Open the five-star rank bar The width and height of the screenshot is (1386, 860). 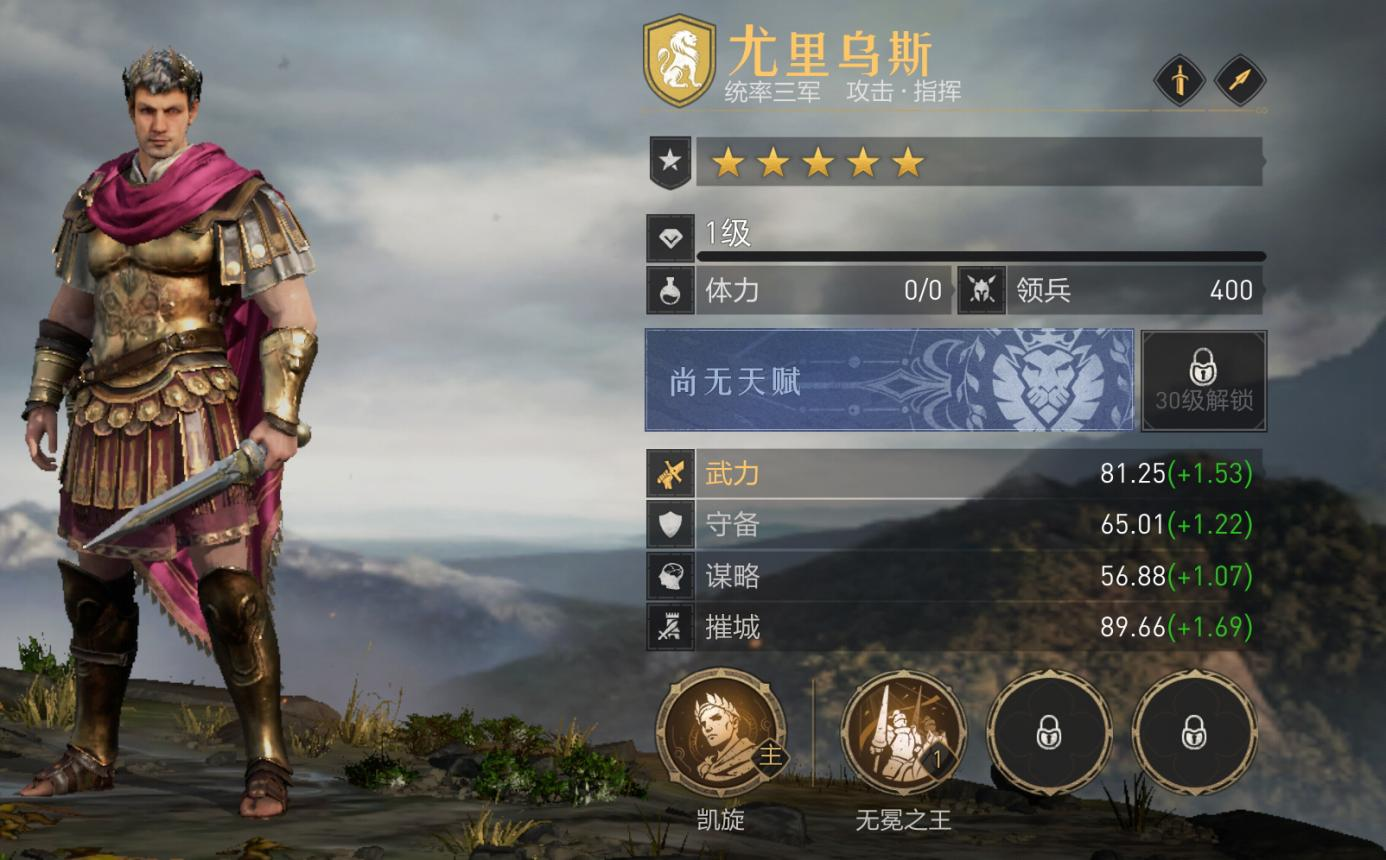tap(978, 162)
